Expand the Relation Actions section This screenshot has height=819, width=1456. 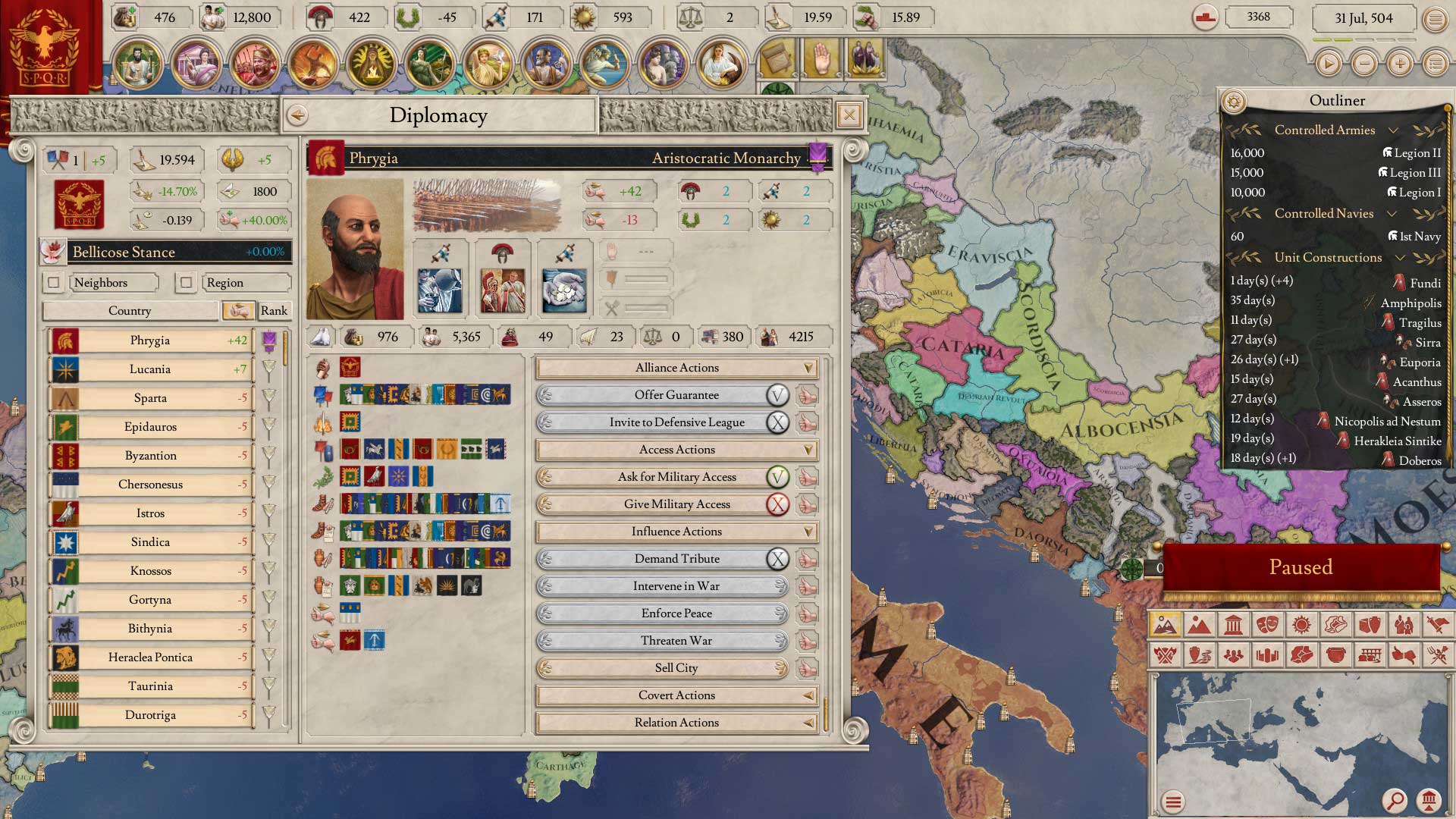tap(676, 723)
